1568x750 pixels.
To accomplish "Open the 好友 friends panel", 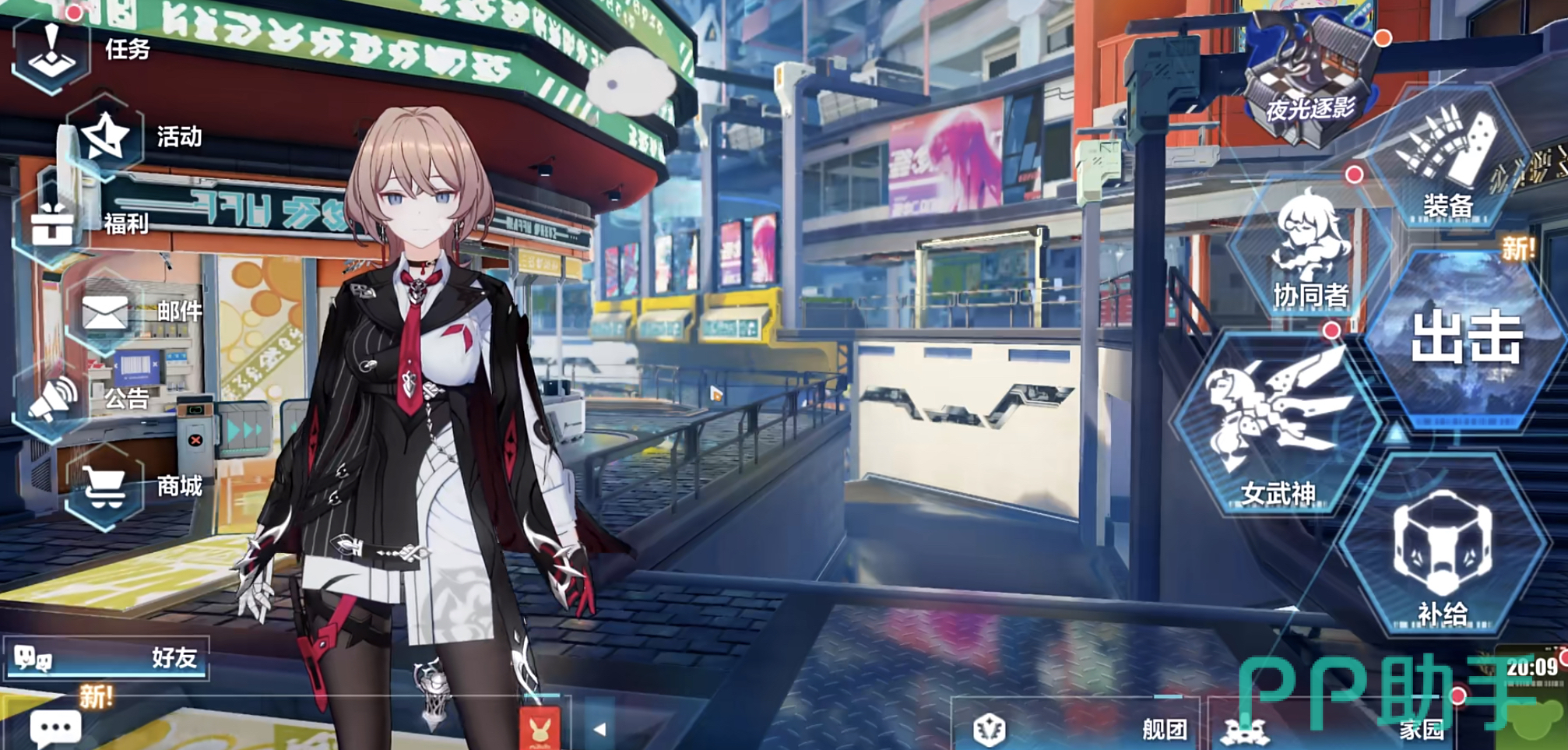I will (106, 659).
